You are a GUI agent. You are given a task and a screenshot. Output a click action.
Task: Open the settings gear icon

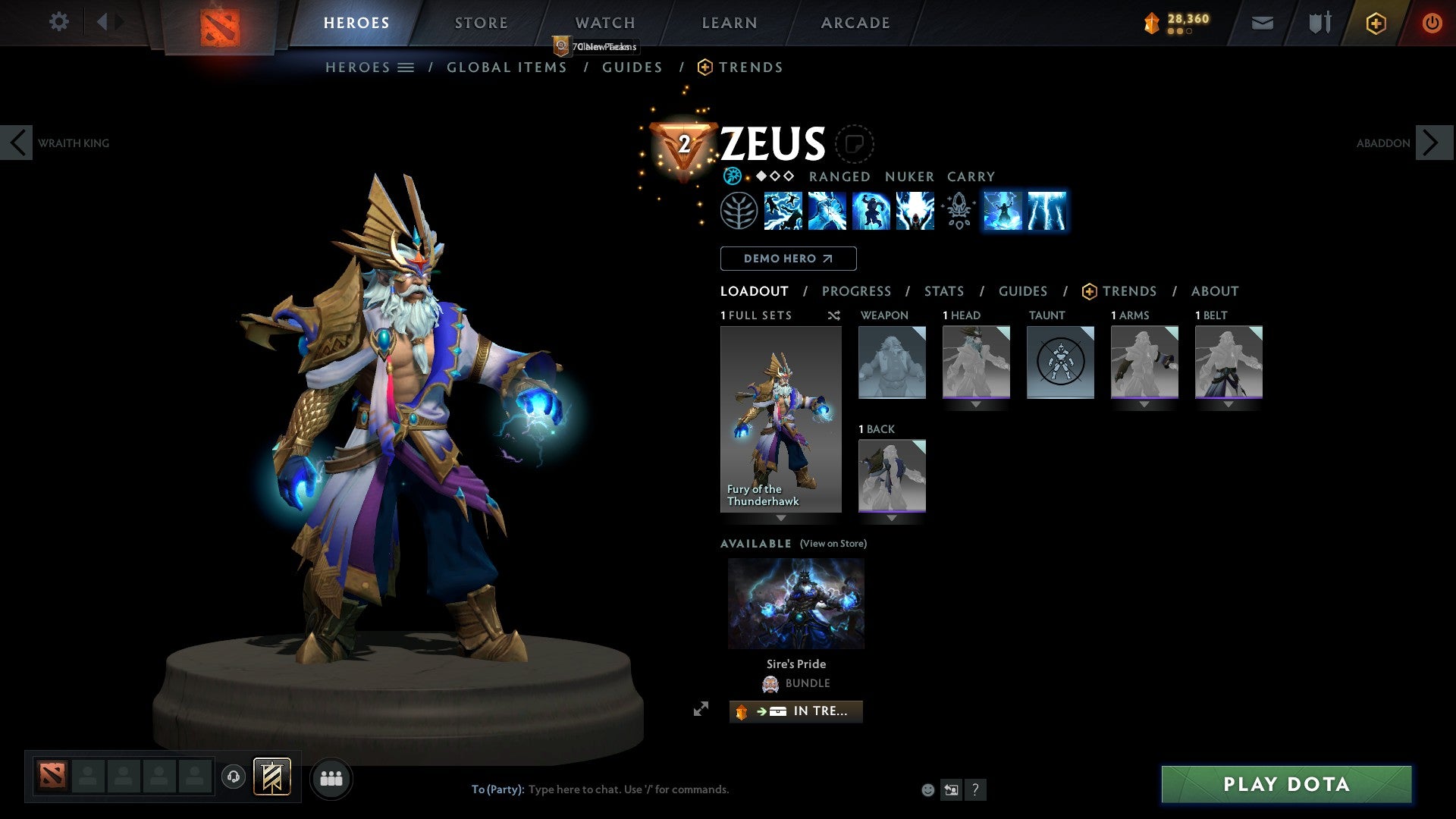tap(58, 22)
